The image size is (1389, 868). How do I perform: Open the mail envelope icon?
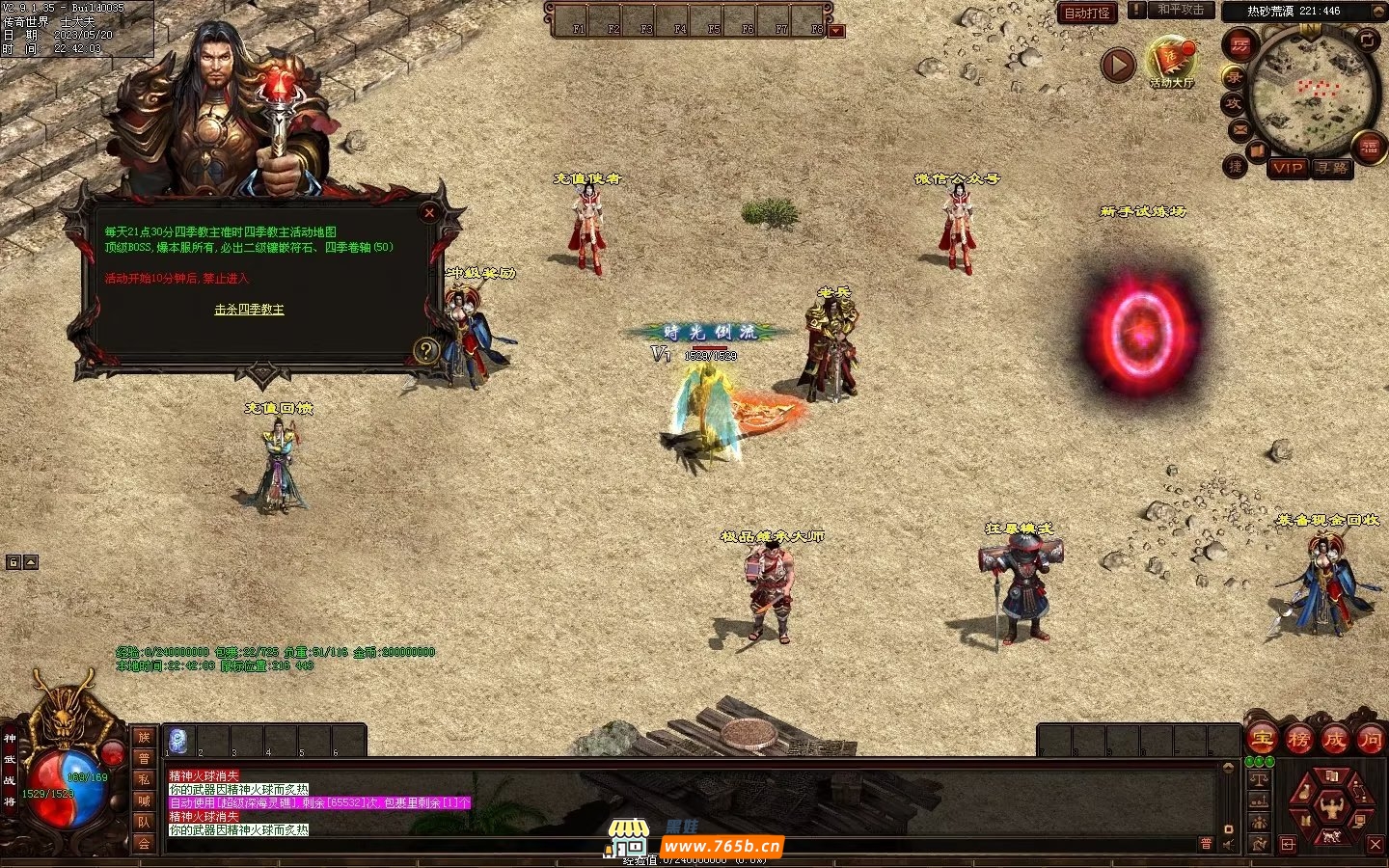point(1239,129)
